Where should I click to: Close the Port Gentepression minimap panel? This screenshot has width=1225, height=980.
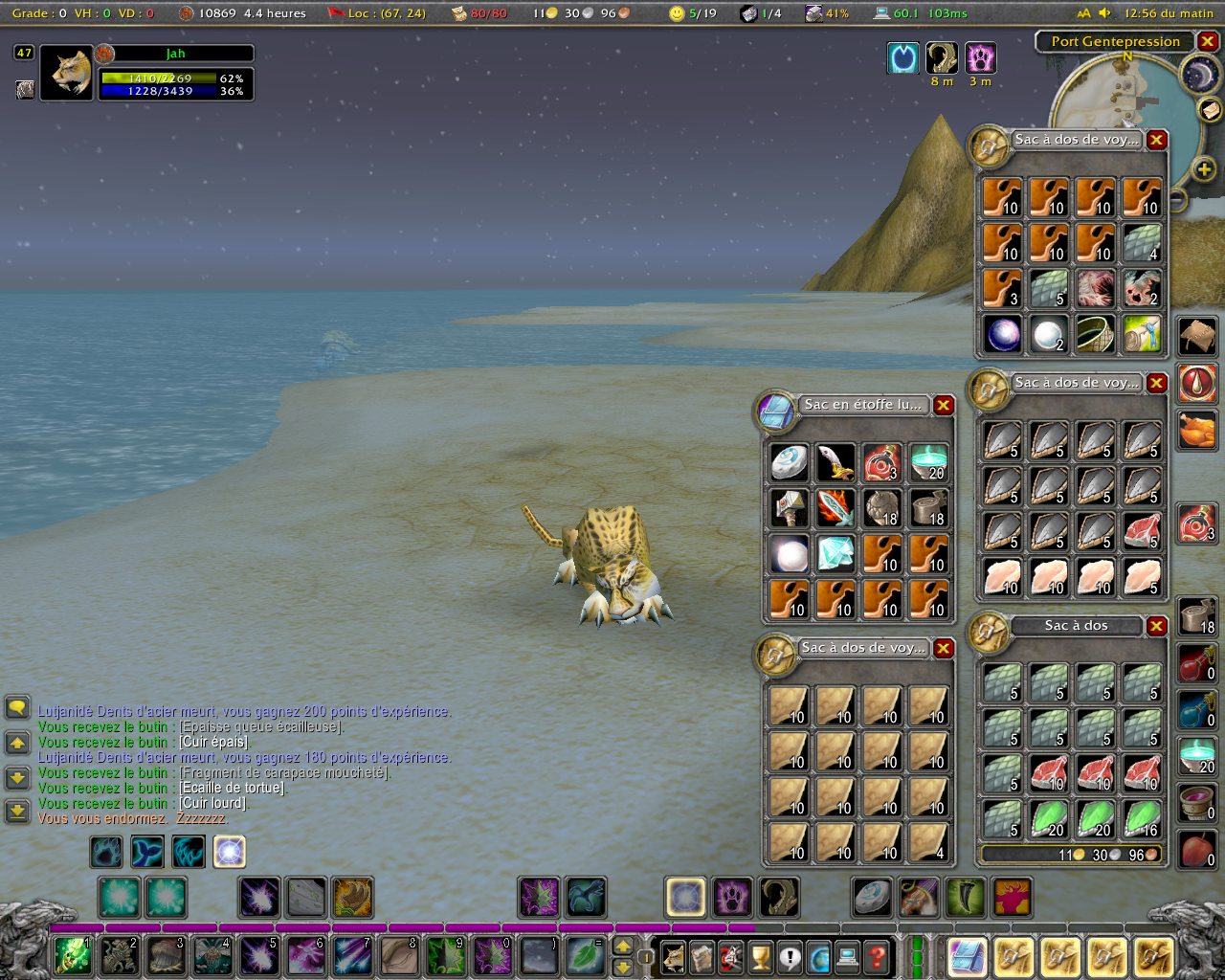click(1208, 41)
